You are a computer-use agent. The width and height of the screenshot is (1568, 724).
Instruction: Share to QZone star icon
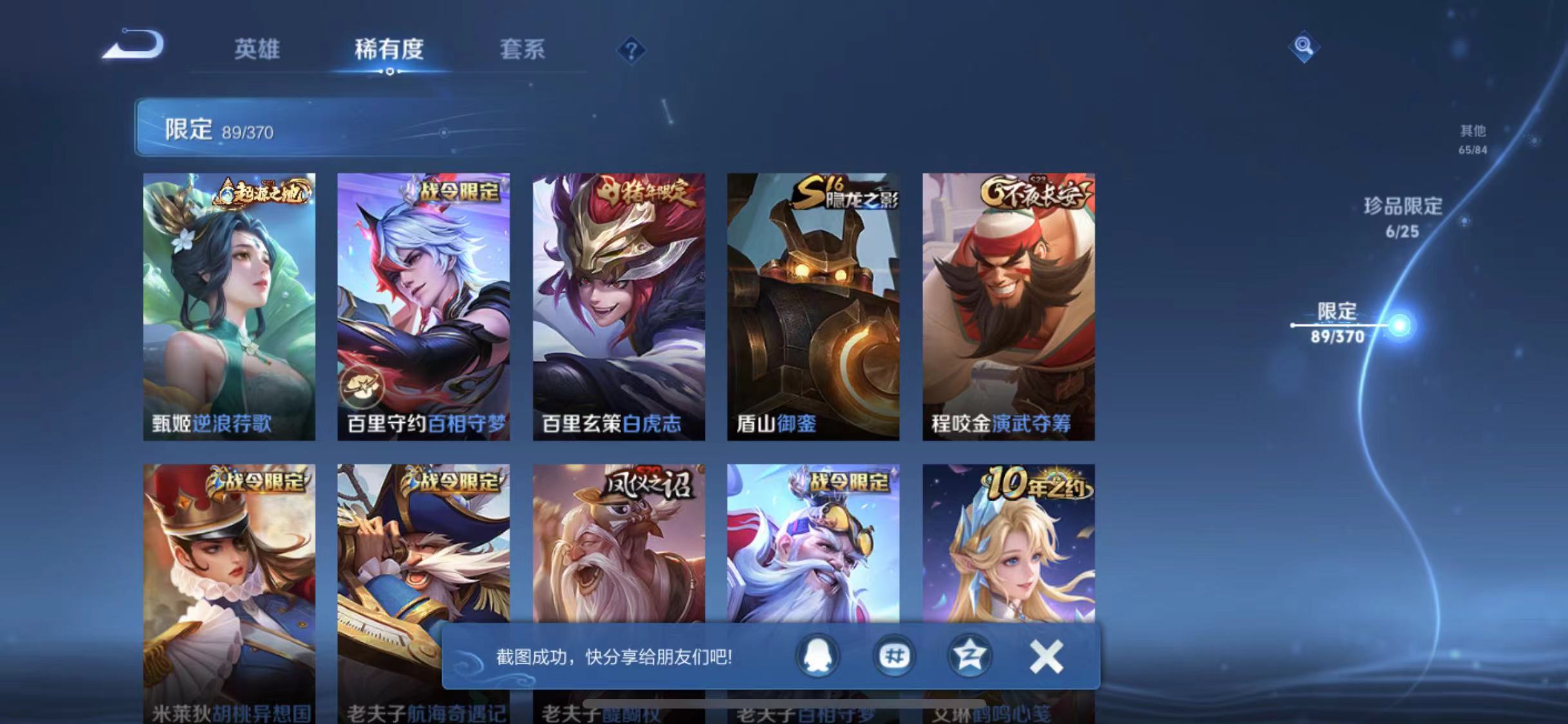click(972, 656)
